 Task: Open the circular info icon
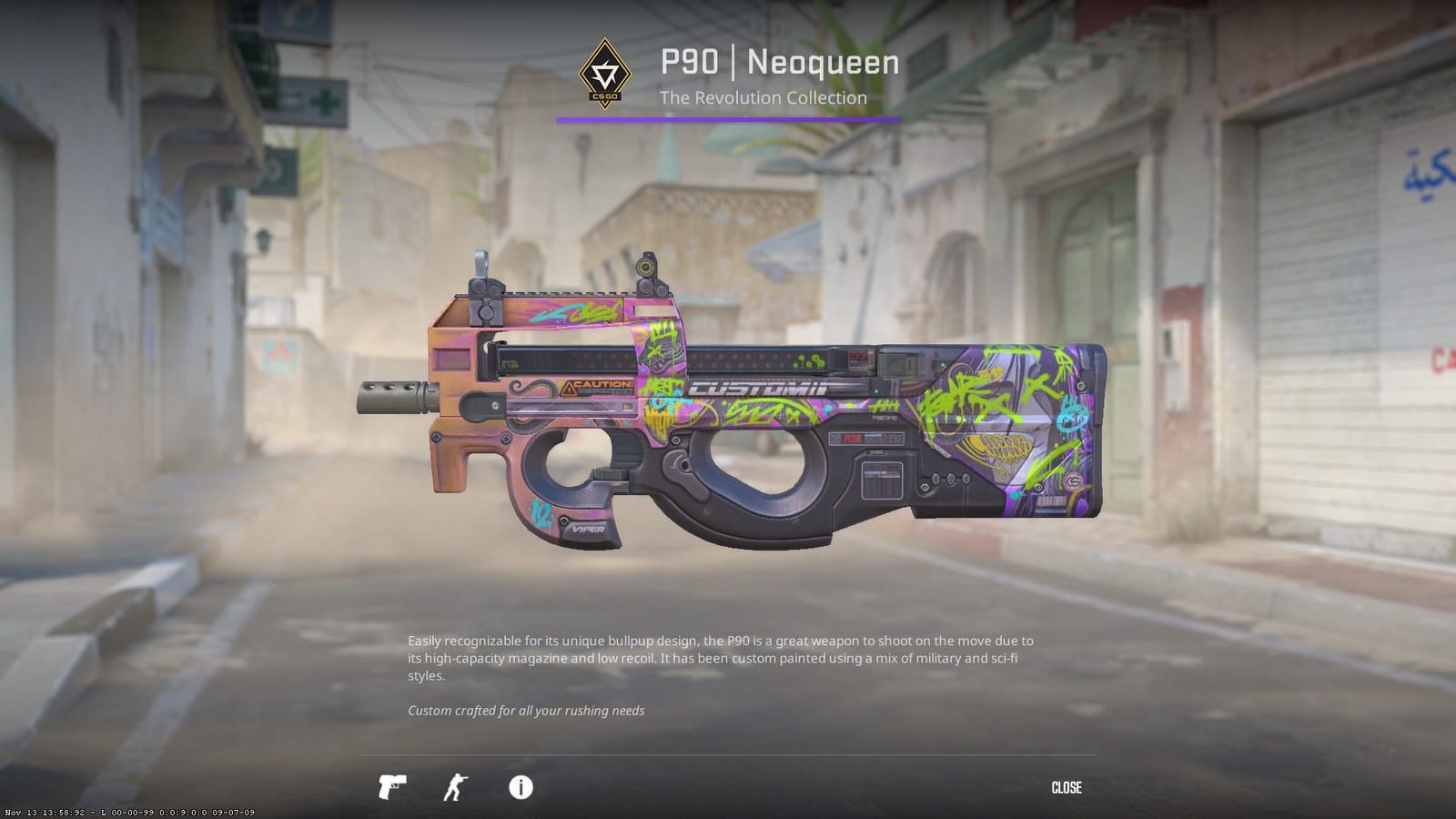click(x=521, y=788)
